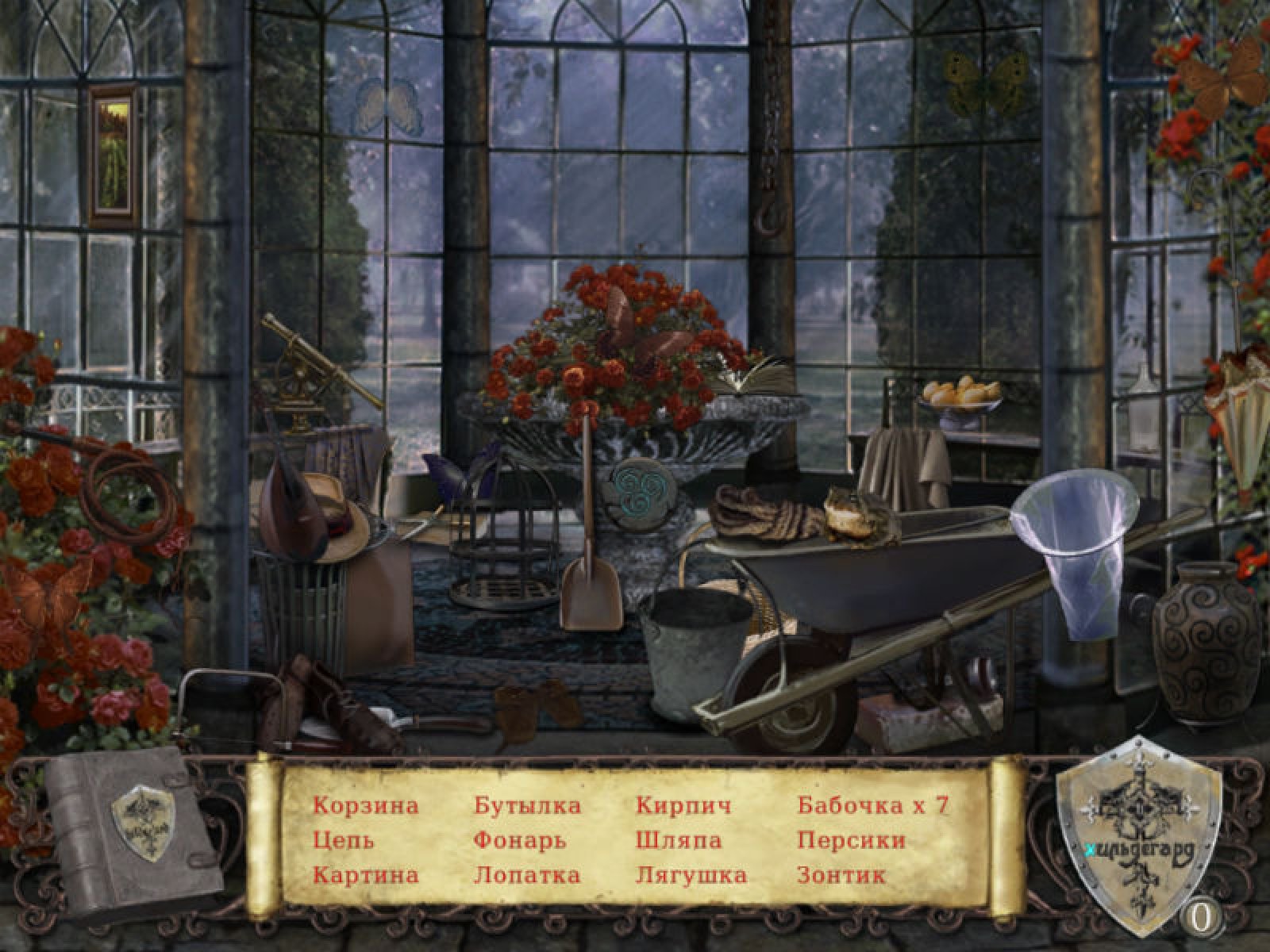The image size is (1270, 952).
Task: Select the Кирпич list entry
Action: (683, 806)
